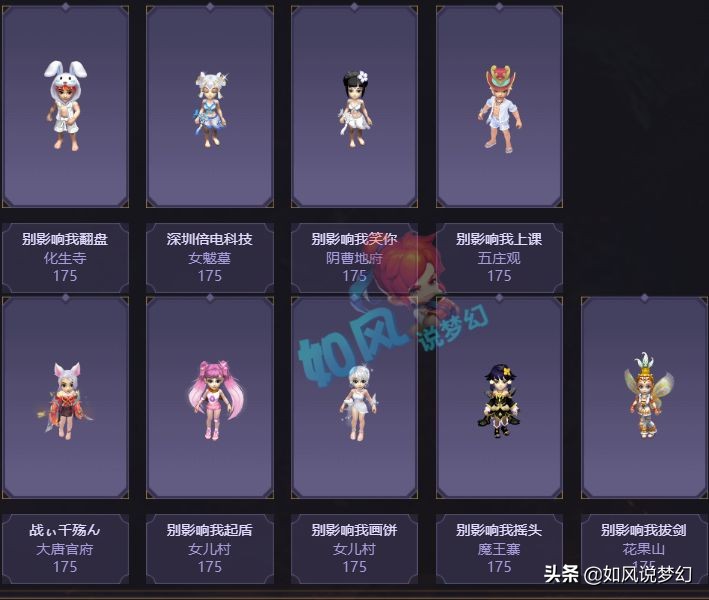Click the 别影响我翻盘 化生寺 name plate

[x=65, y=257]
